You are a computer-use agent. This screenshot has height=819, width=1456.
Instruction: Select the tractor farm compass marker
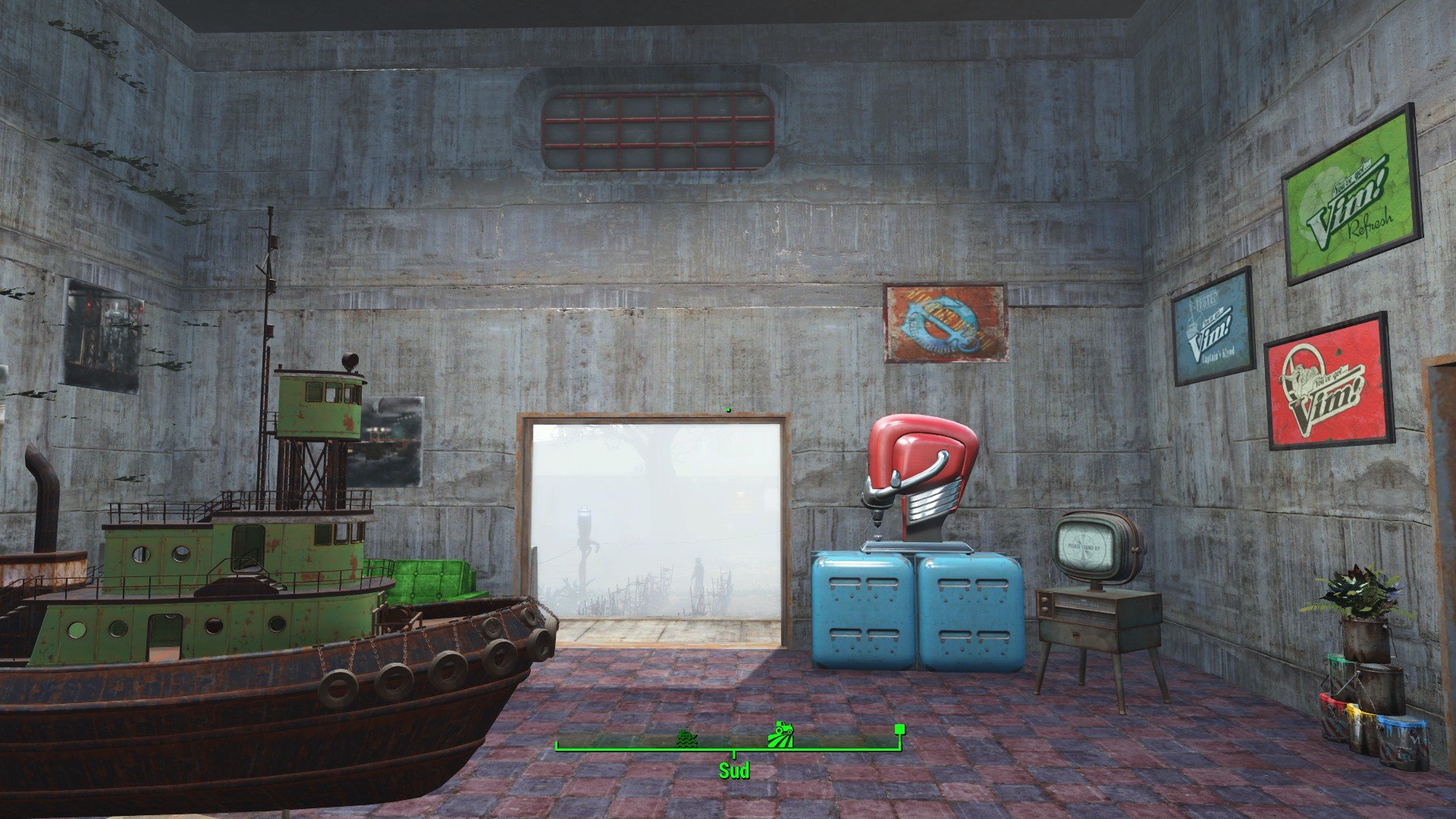pyautogui.click(x=781, y=736)
